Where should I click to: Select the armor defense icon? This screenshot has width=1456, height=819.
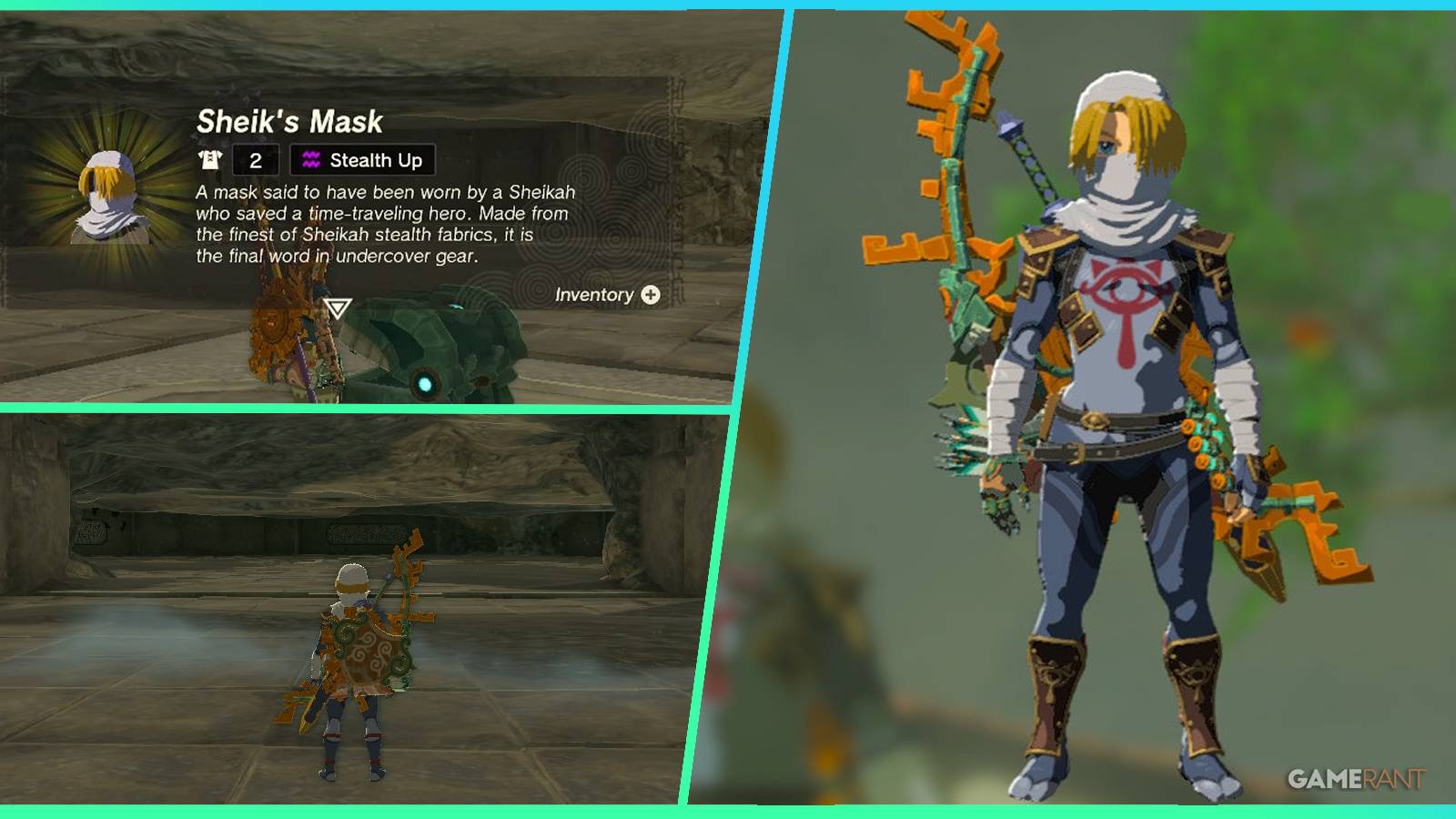[210, 160]
